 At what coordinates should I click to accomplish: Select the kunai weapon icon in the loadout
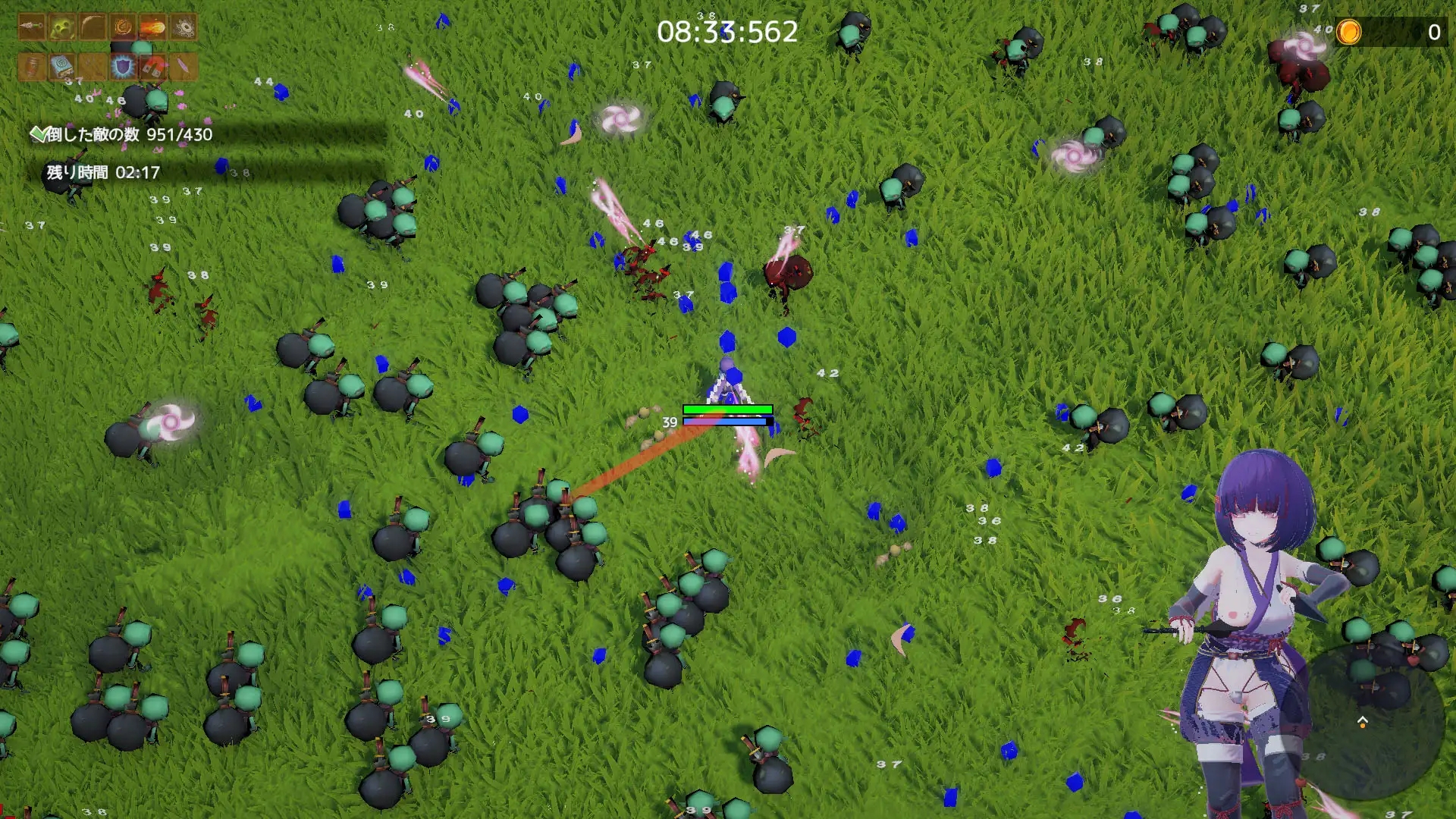tap(30, 26)
